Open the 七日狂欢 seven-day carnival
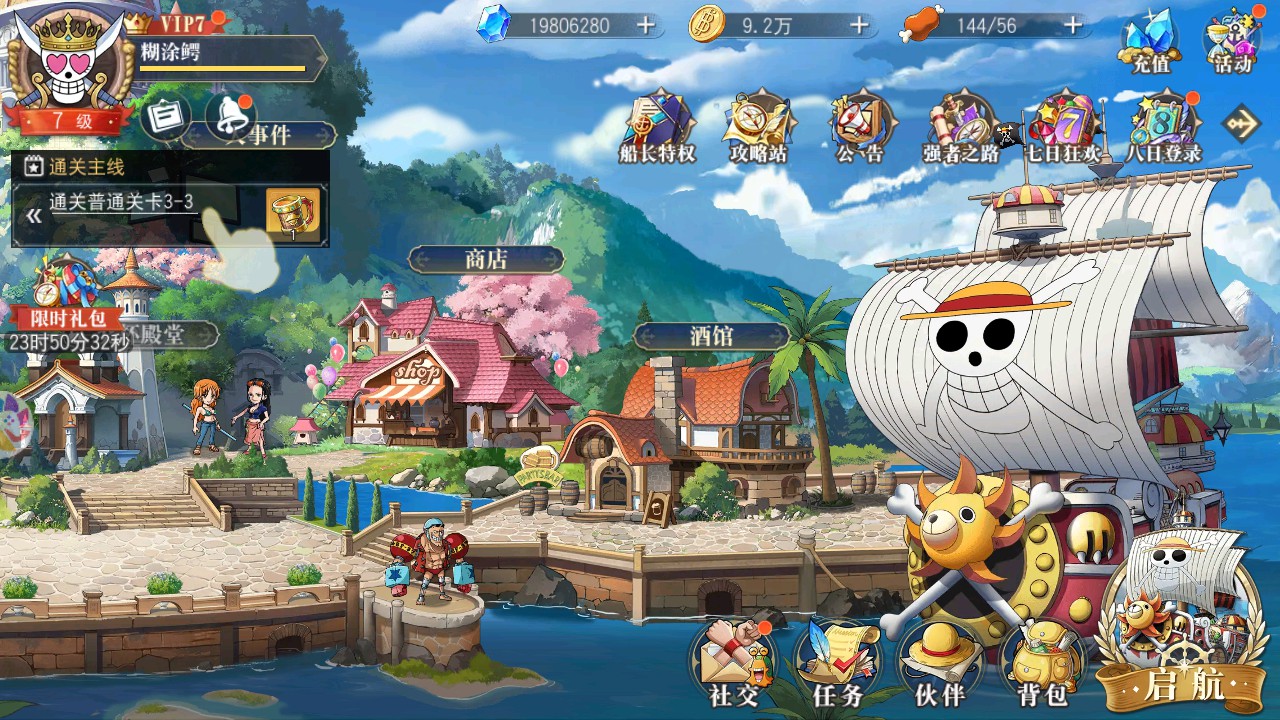1280x720 pixels. coord(1062,128)
